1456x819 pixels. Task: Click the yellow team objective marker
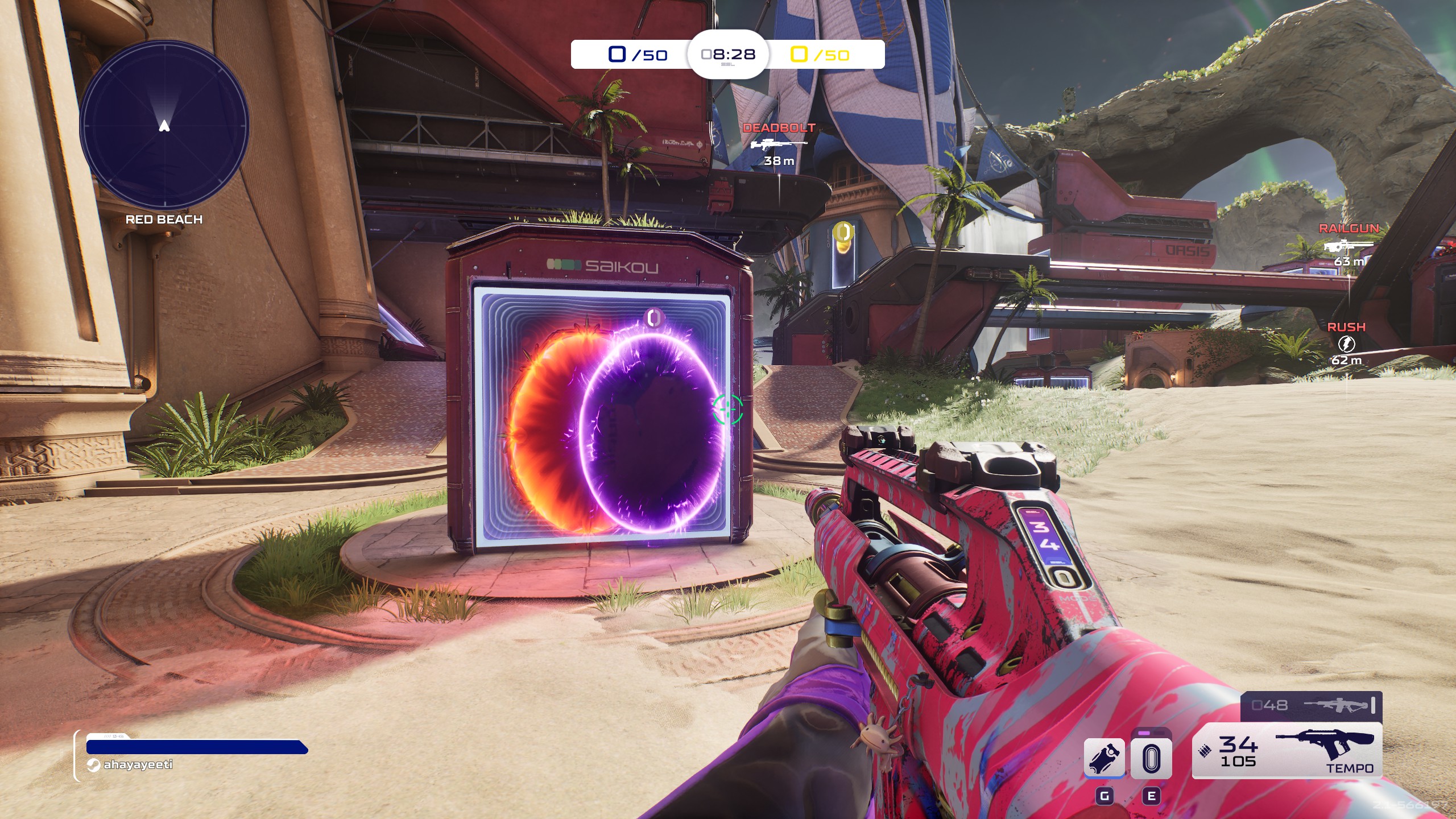(842, 232)
